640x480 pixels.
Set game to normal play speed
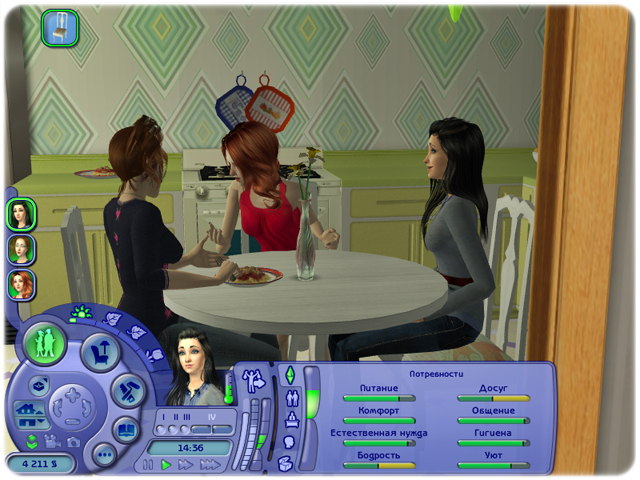pyautogui.click(x=167, y=465)
